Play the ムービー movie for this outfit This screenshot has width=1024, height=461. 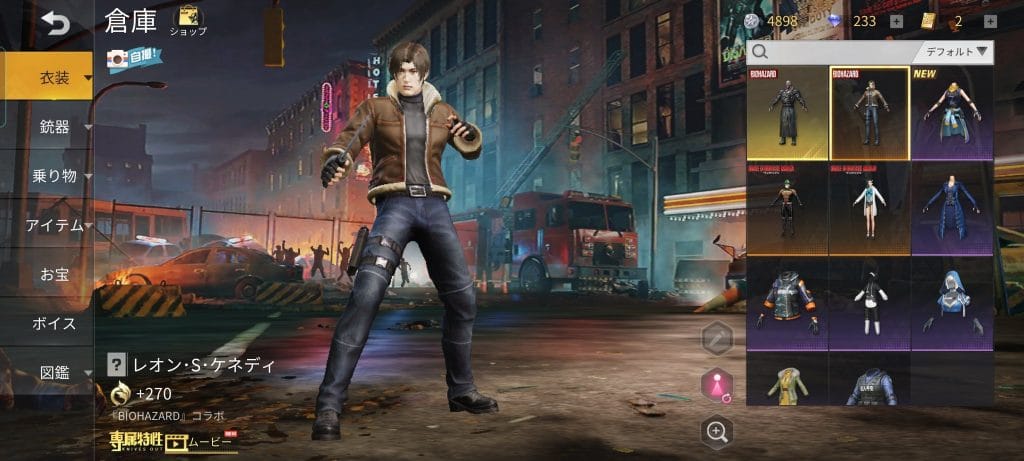pos(200,440)
